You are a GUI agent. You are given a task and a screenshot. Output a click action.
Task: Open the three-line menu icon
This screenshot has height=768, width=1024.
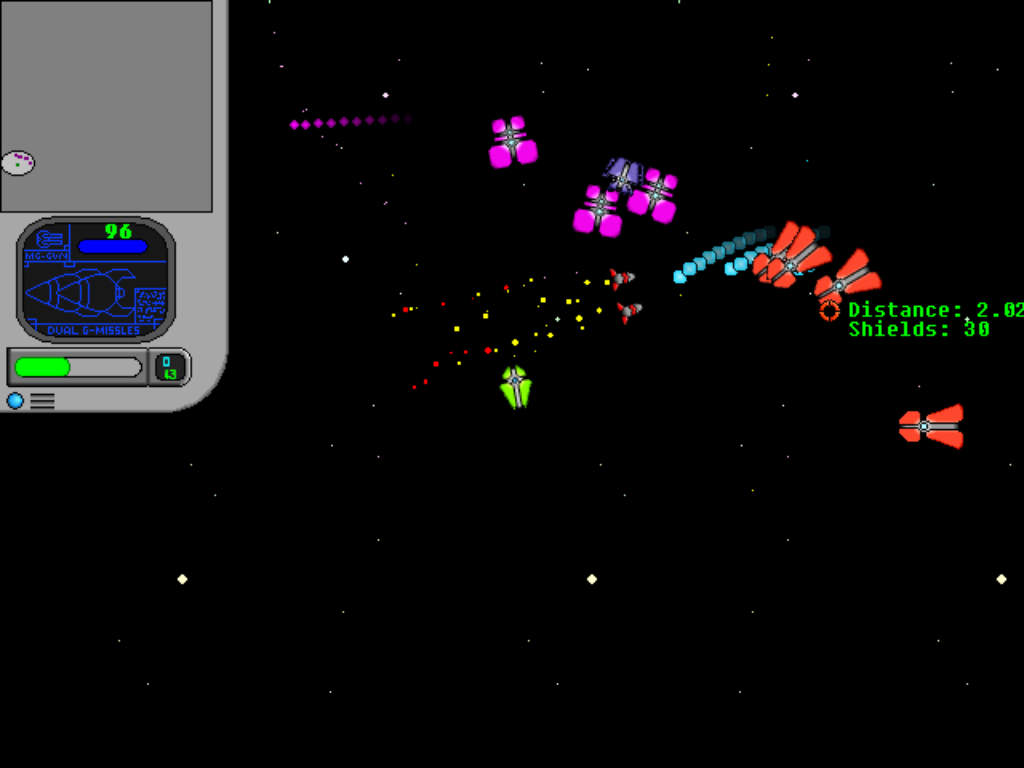(x=42, y=401)
